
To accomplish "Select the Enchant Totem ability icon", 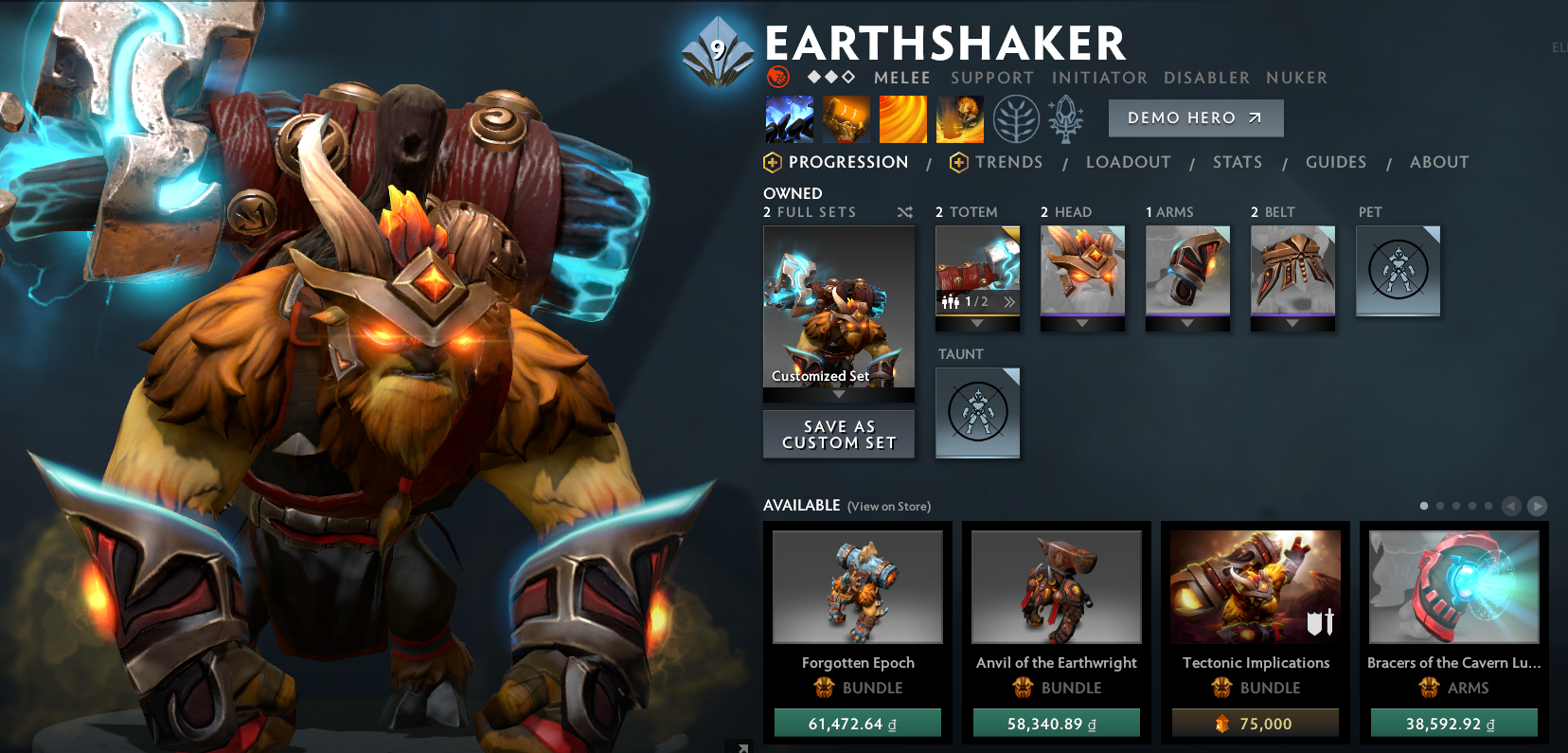I will click(846, 119).
